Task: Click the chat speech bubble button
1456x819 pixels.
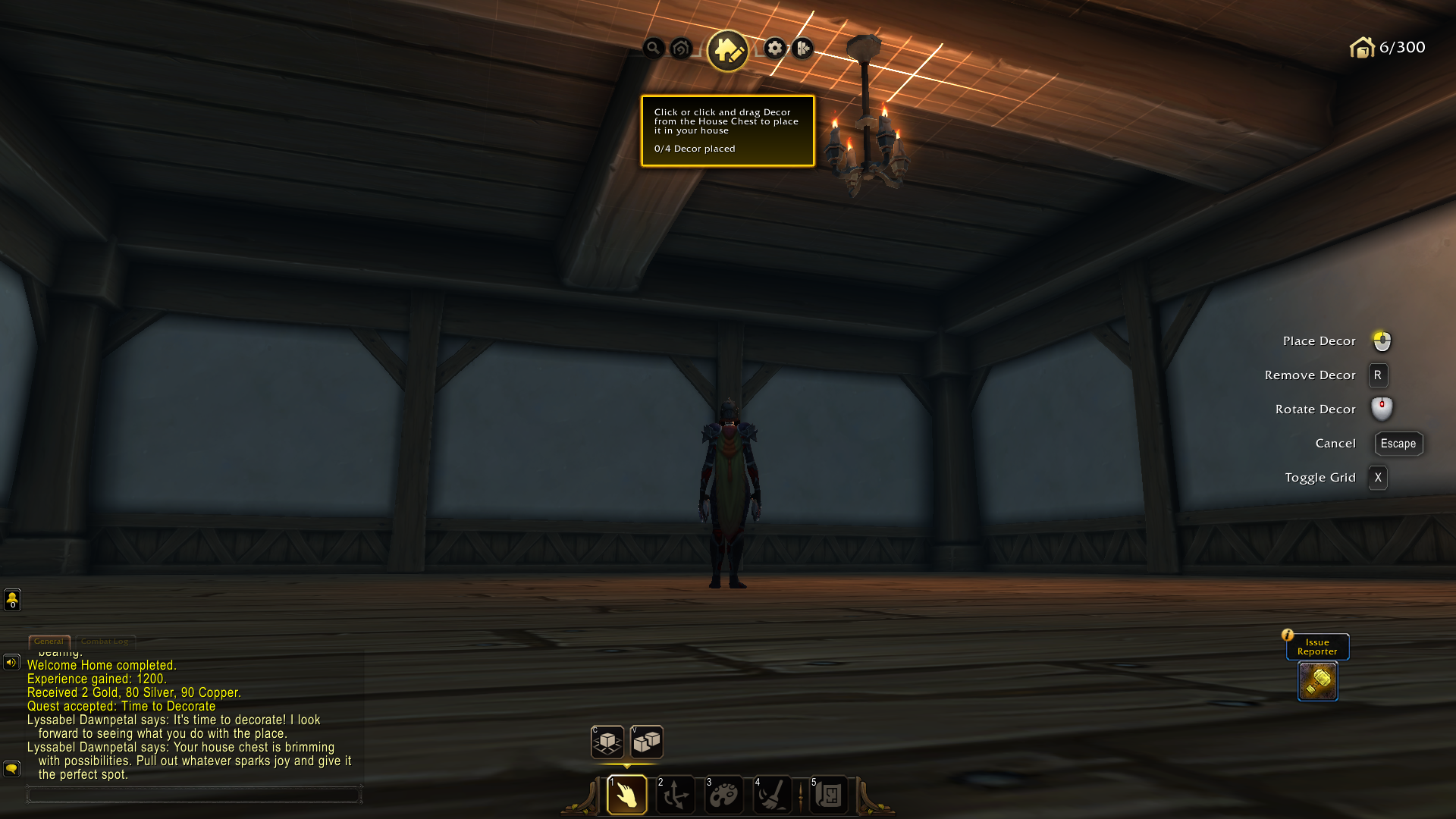Action: (11, 769)
